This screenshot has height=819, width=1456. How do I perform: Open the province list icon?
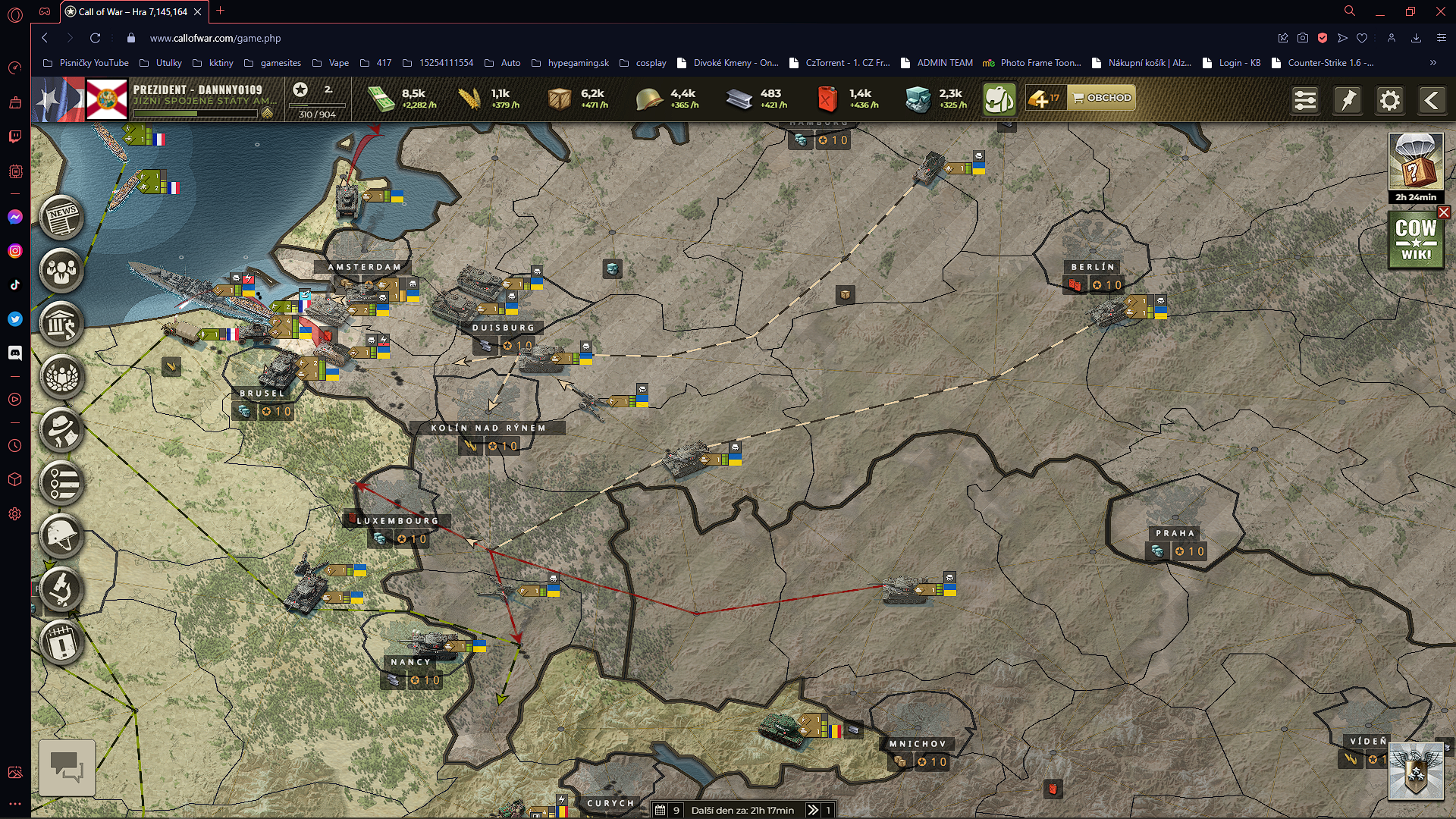click(62, 483)
